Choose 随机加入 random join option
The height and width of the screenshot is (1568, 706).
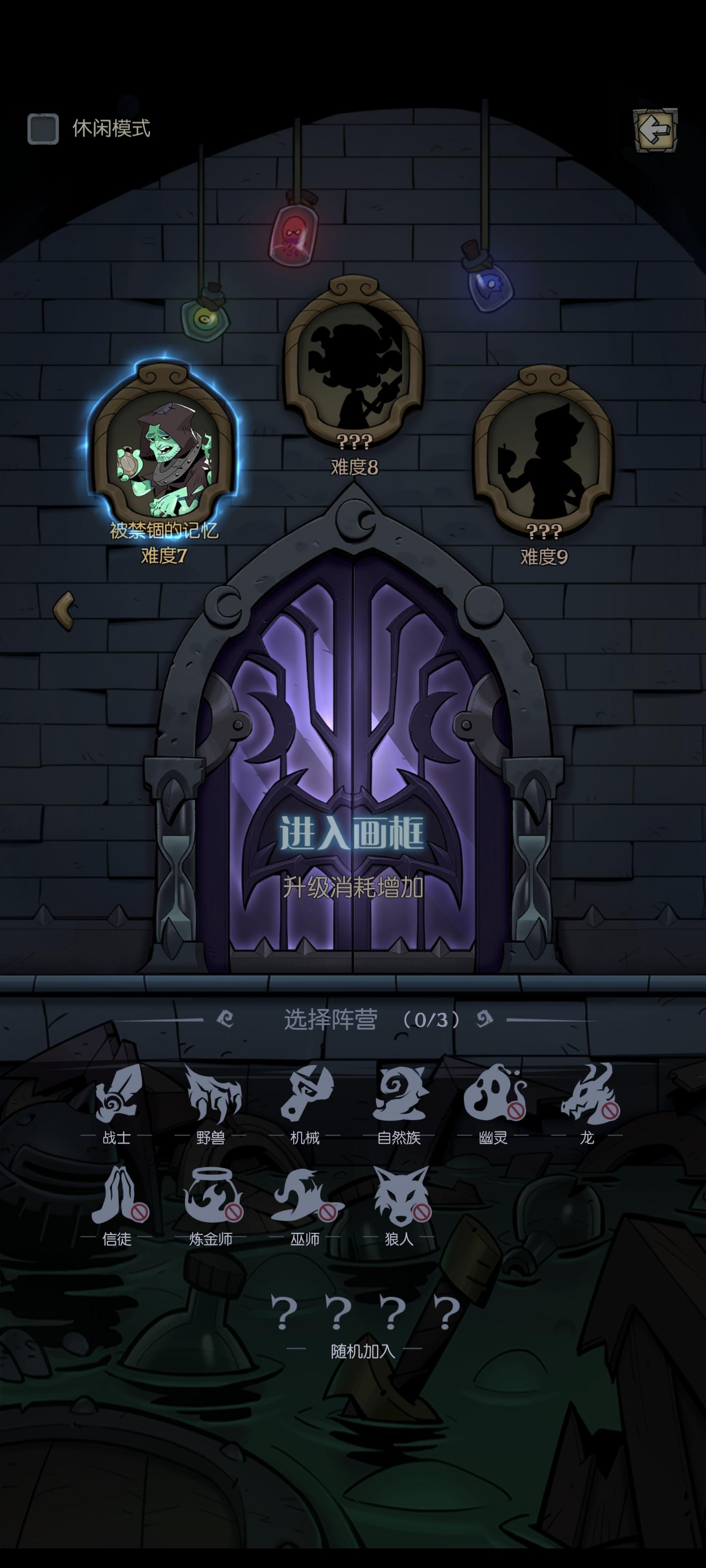point(364,1312)
